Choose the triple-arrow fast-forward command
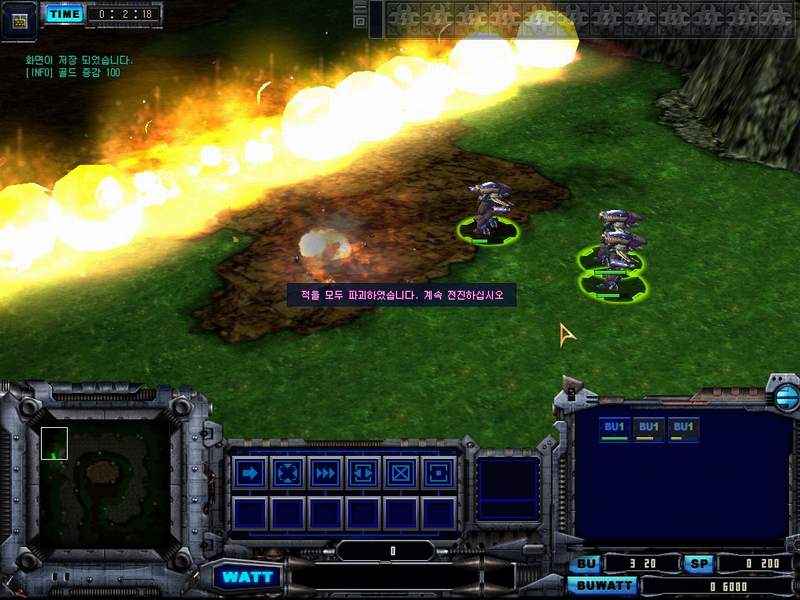The image size is (800, 600). (325, 472)
